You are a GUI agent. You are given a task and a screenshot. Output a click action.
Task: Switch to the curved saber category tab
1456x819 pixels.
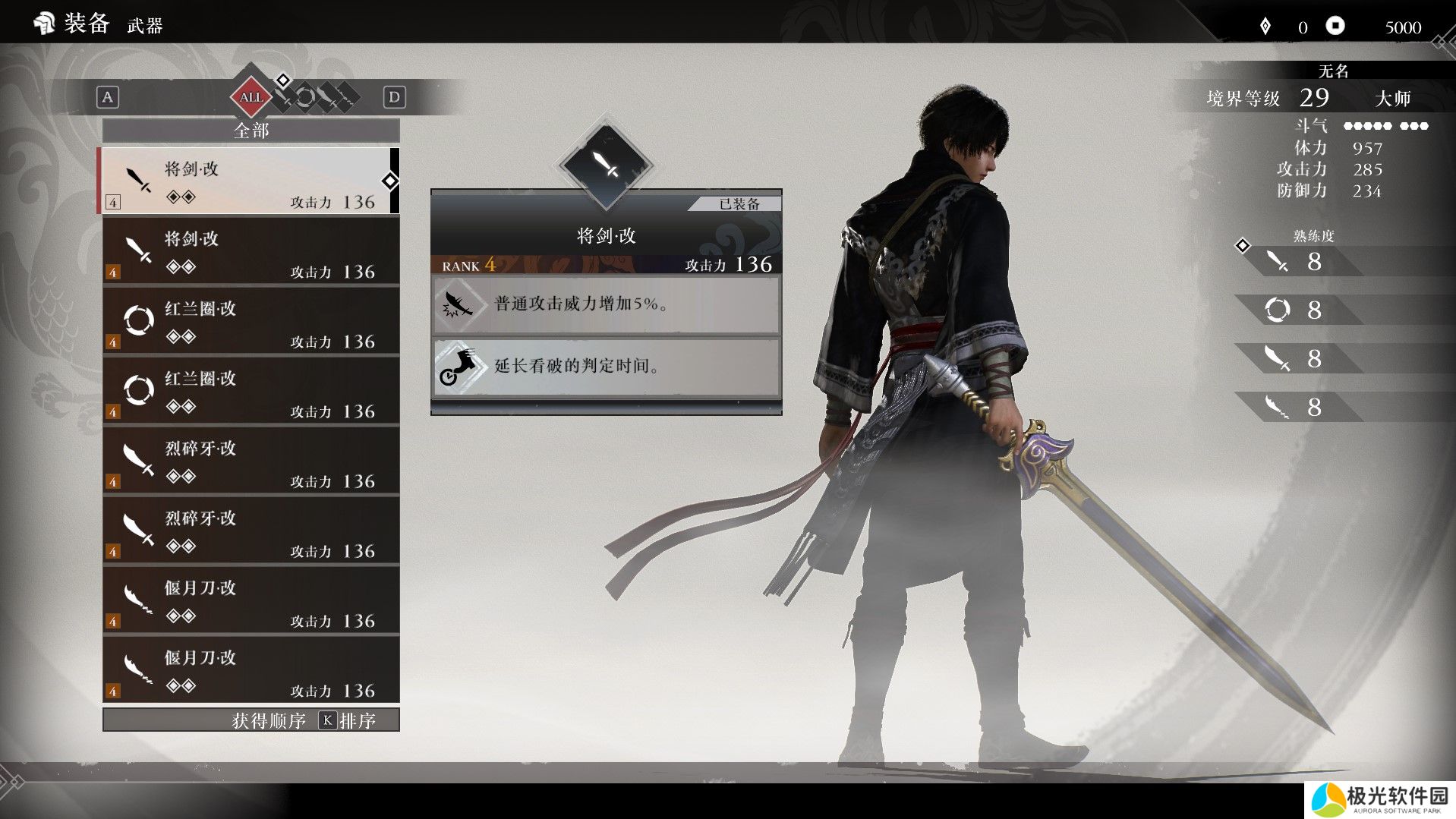point(326,97)
